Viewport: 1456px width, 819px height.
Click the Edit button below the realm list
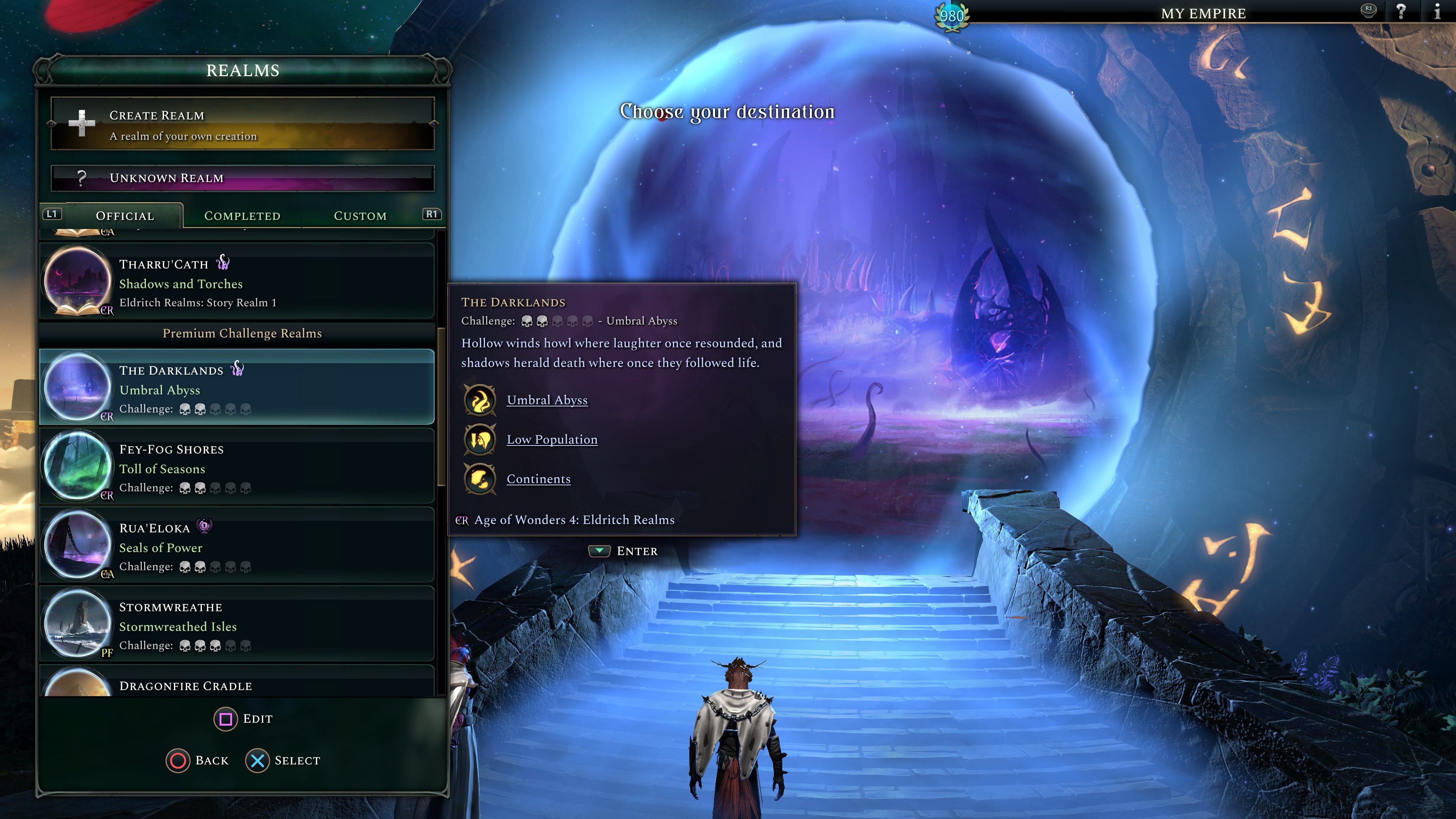[x=243, y=719]
